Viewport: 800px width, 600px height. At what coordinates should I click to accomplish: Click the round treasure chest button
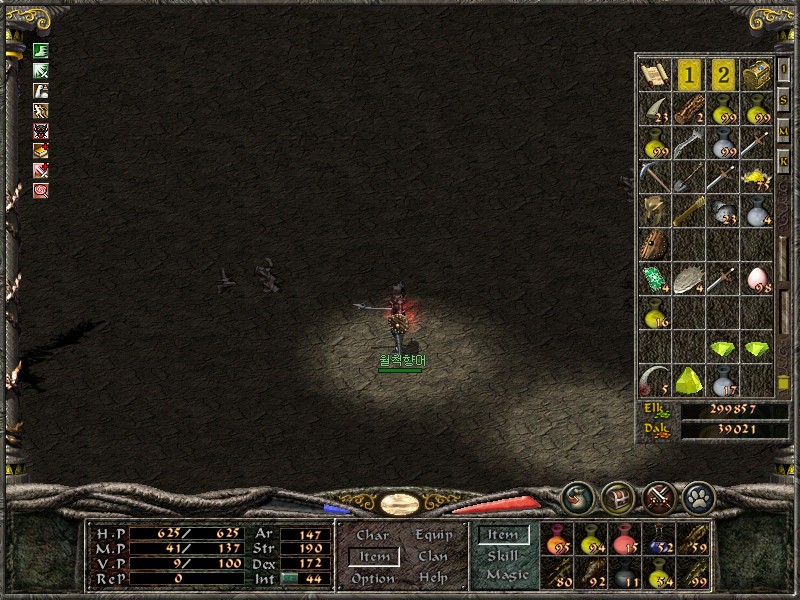point(618,496)
